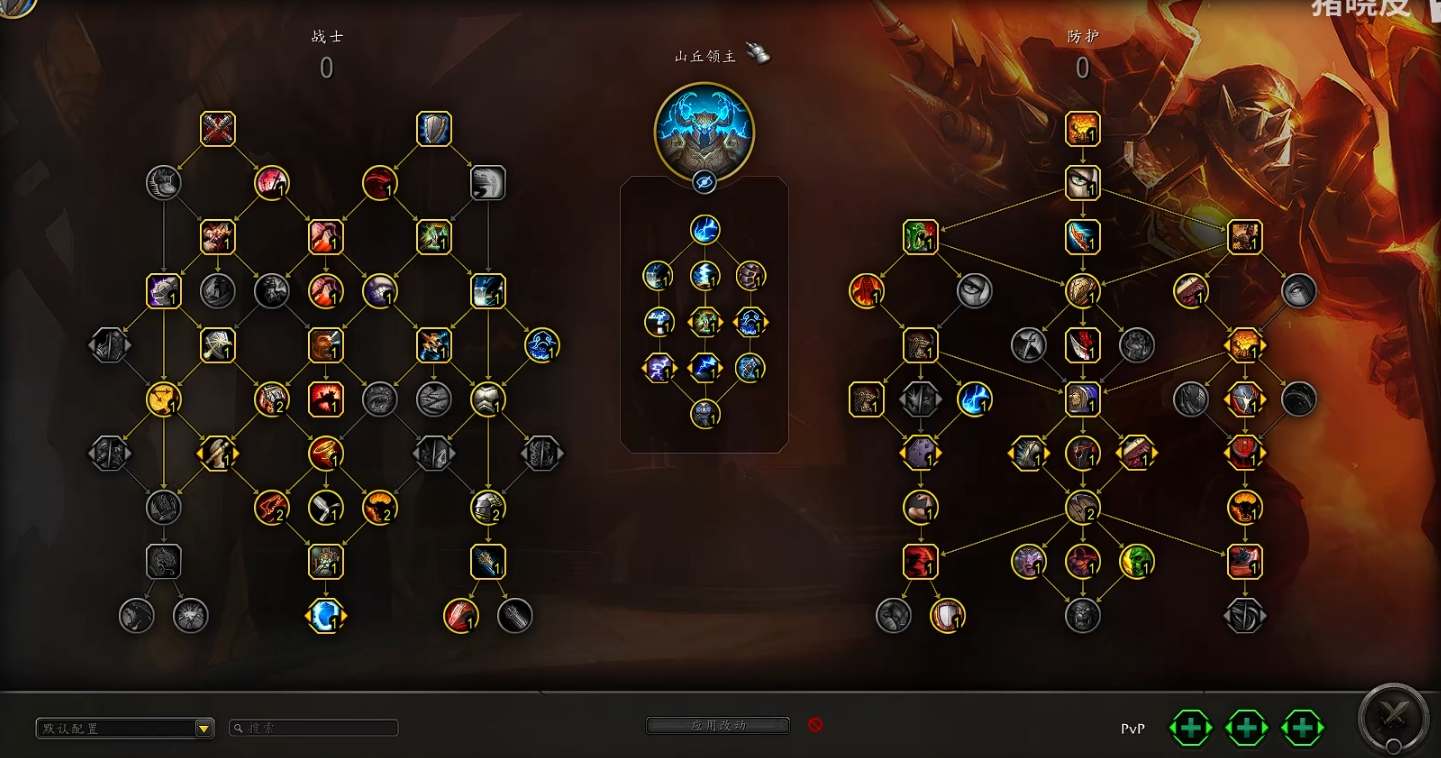This screenshot has width=1441, height=758.
Task: Select the shield-block talent at top of class tree
Action: 433,128
